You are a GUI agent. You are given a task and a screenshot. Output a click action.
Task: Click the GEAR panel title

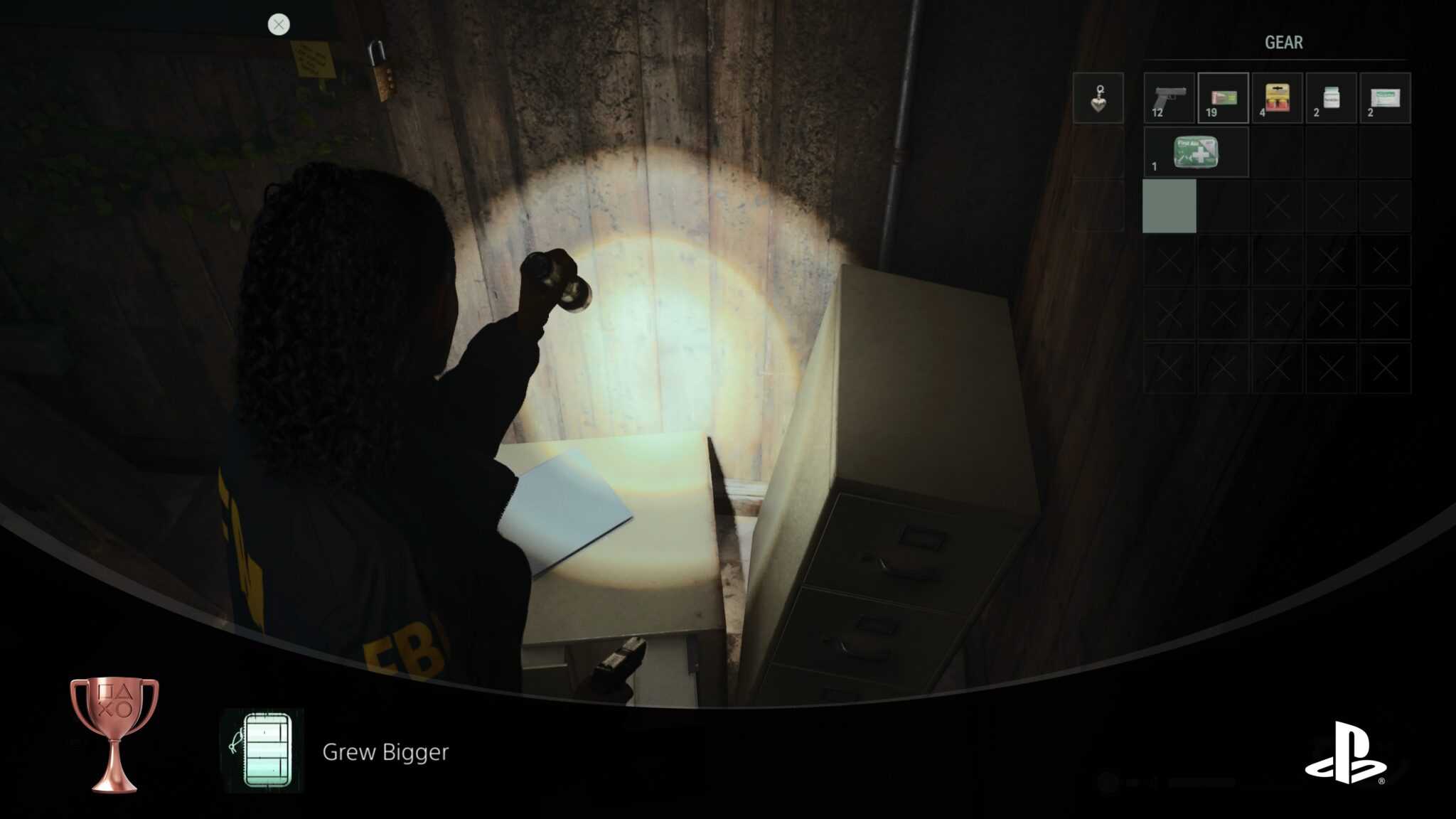click(x=1285, y=43)
